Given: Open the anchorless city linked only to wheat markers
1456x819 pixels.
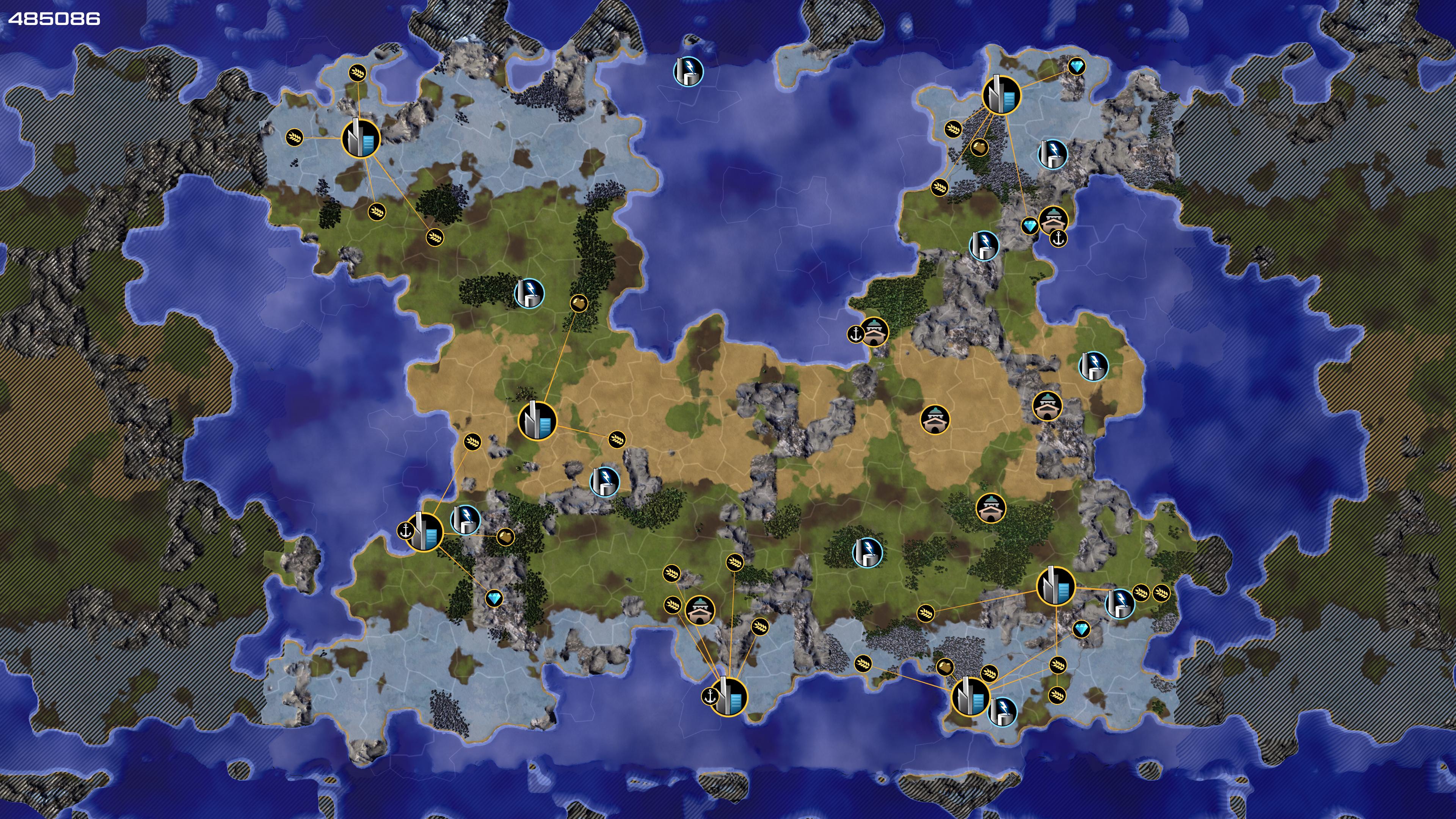Looking at the screenshot, I should [x=361, y=138].
